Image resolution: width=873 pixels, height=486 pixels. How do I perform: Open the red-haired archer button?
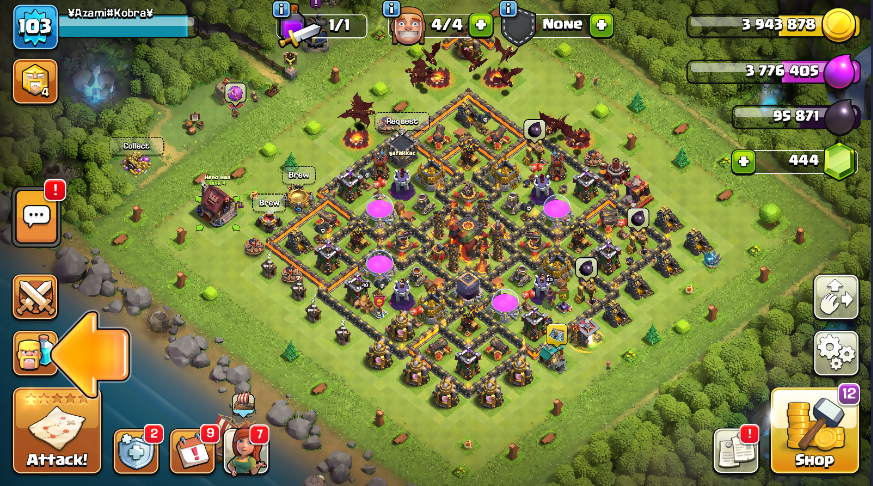(x=245, y=449)
